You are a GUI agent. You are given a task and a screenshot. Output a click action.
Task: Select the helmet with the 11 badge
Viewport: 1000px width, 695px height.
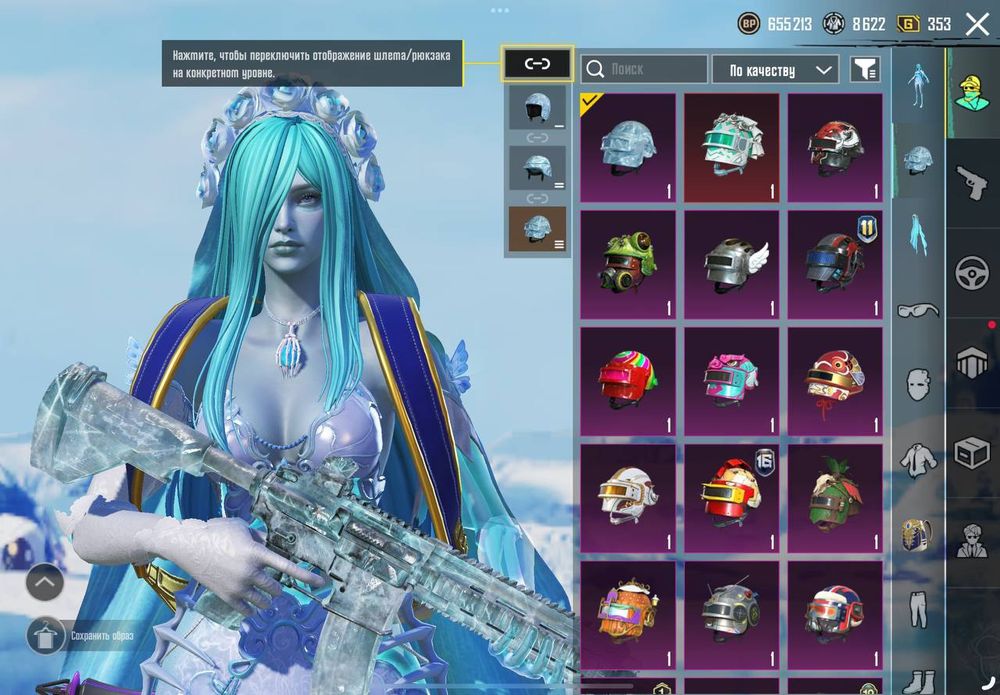[835, 265]
